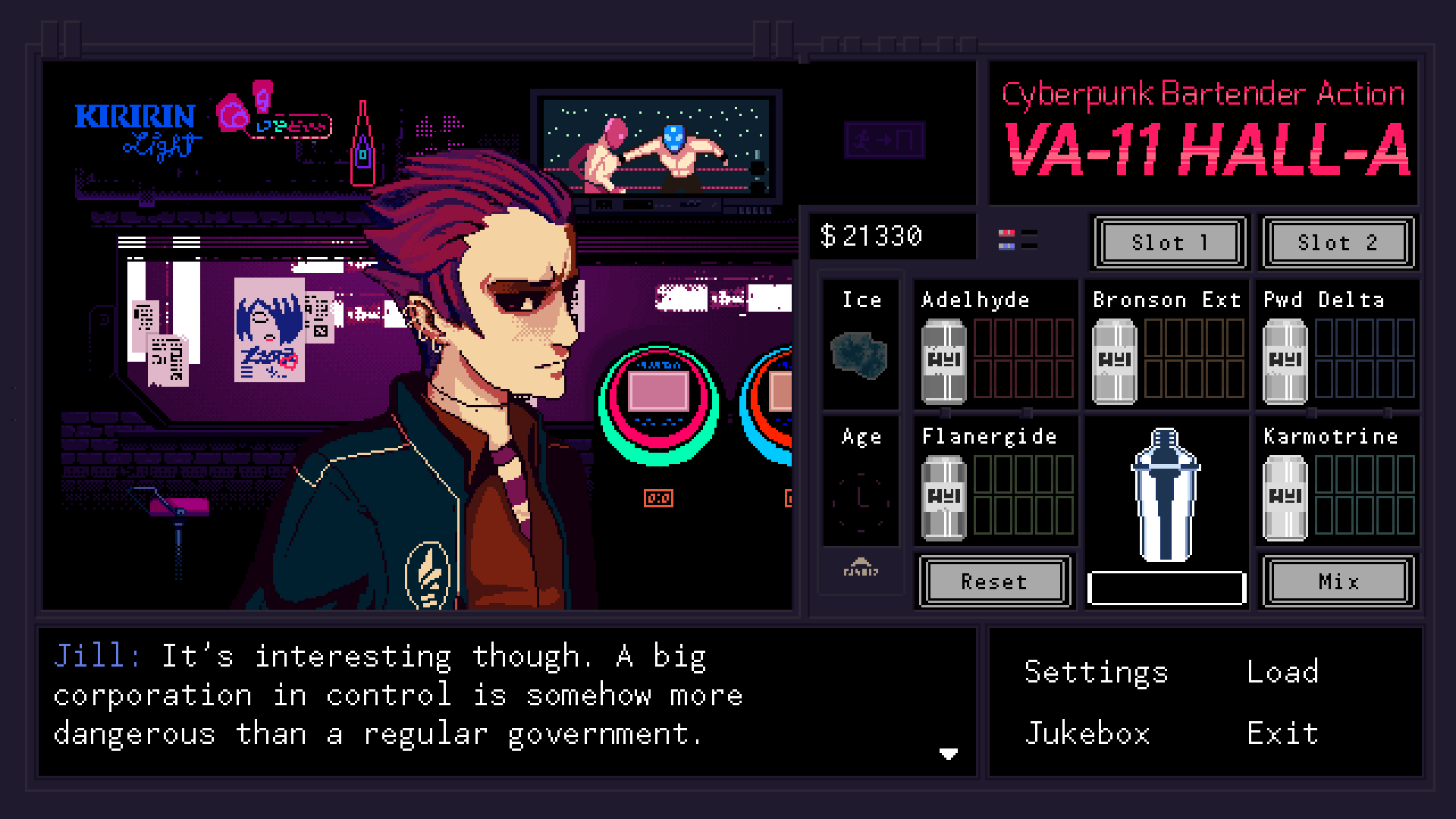Reset the drink ingredients
Image resolution: width=1456 pixels, height=819 pixels.
(x=993, y=582)
